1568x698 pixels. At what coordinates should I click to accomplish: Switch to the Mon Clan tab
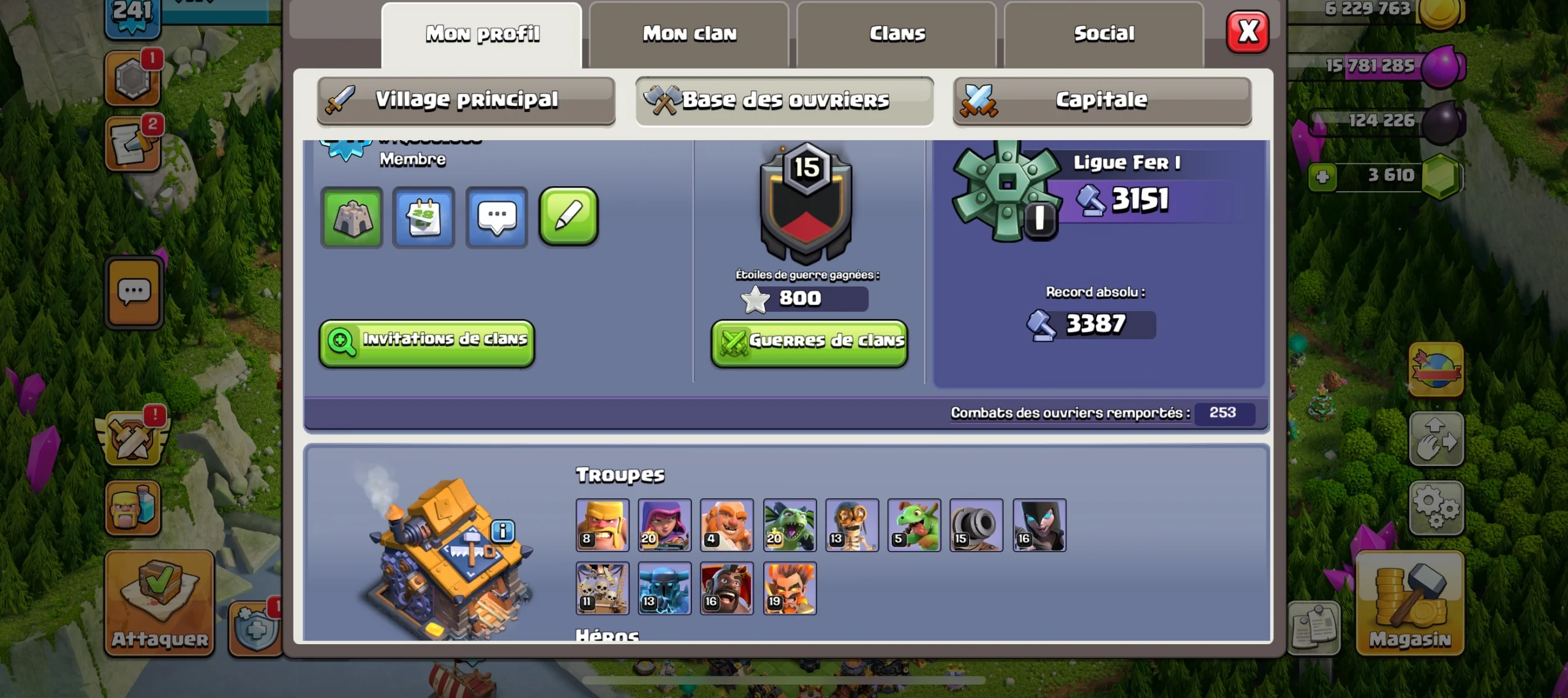click(689, 34)
